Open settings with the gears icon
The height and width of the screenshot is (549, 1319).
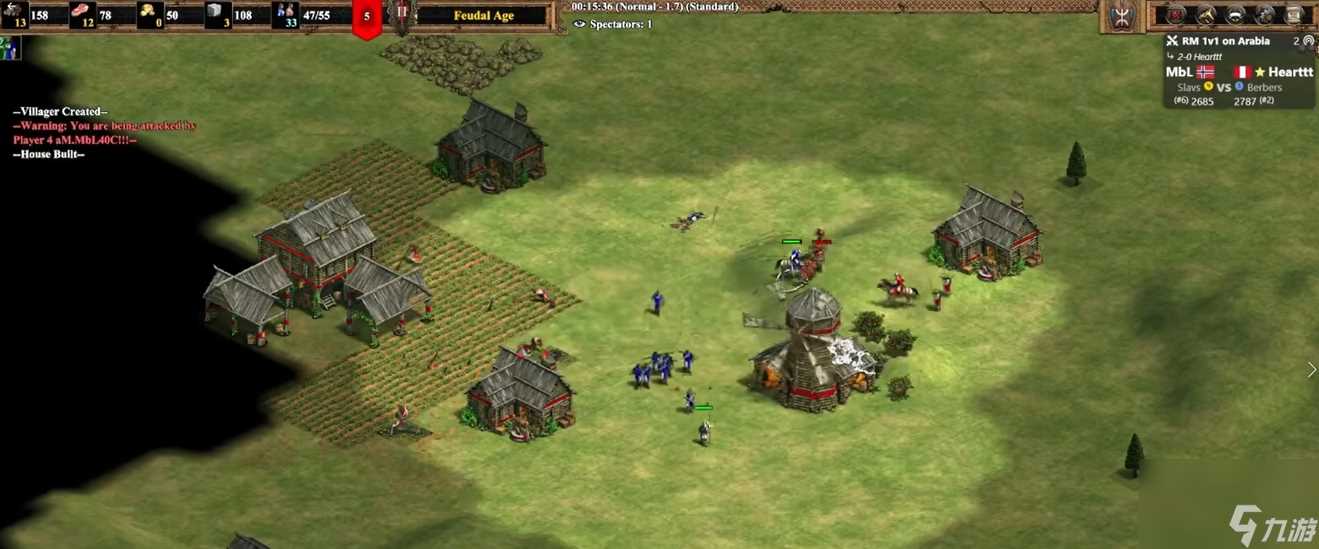[x=1265, y=15]
